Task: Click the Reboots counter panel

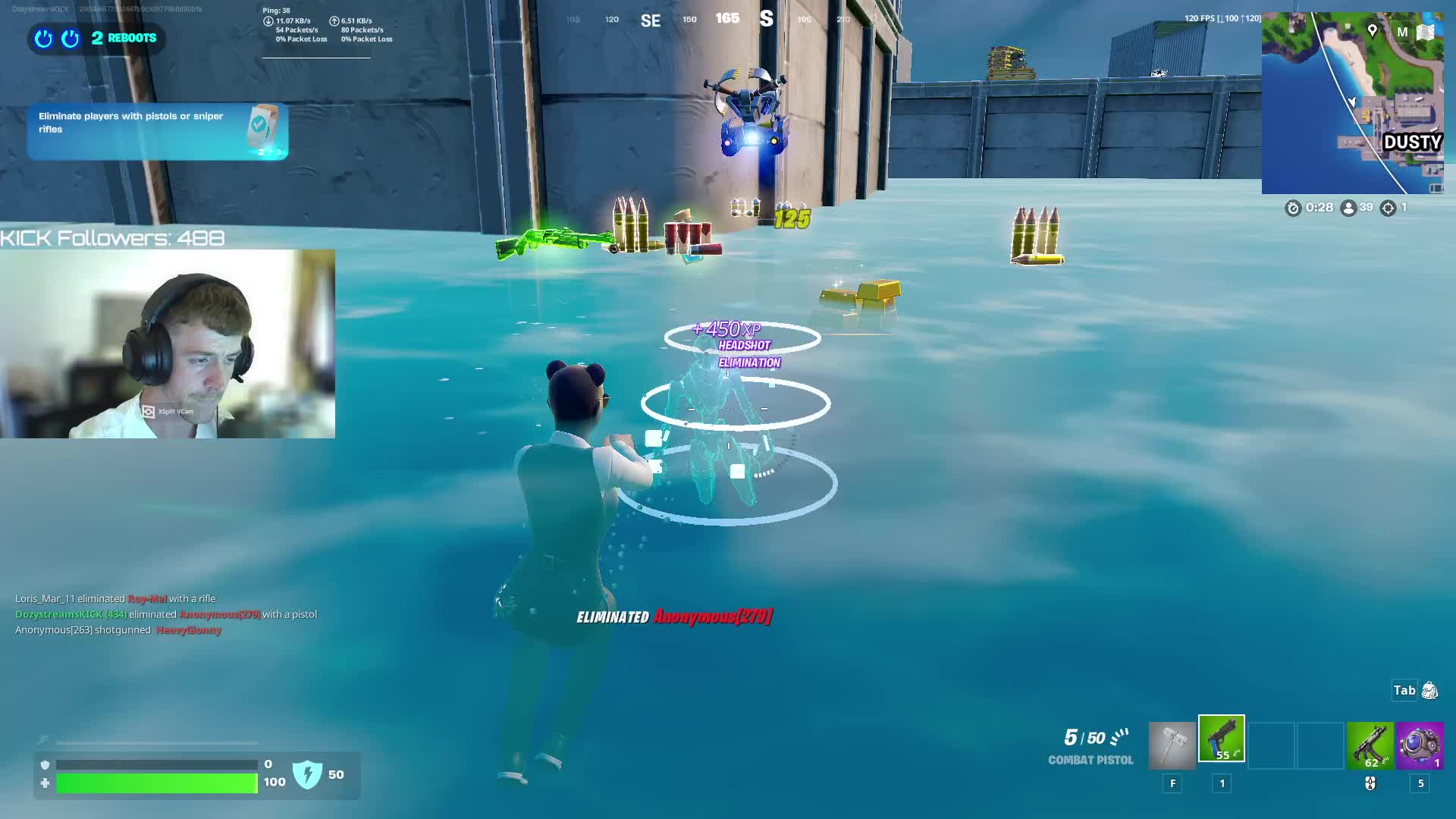Action: (97, 38)
